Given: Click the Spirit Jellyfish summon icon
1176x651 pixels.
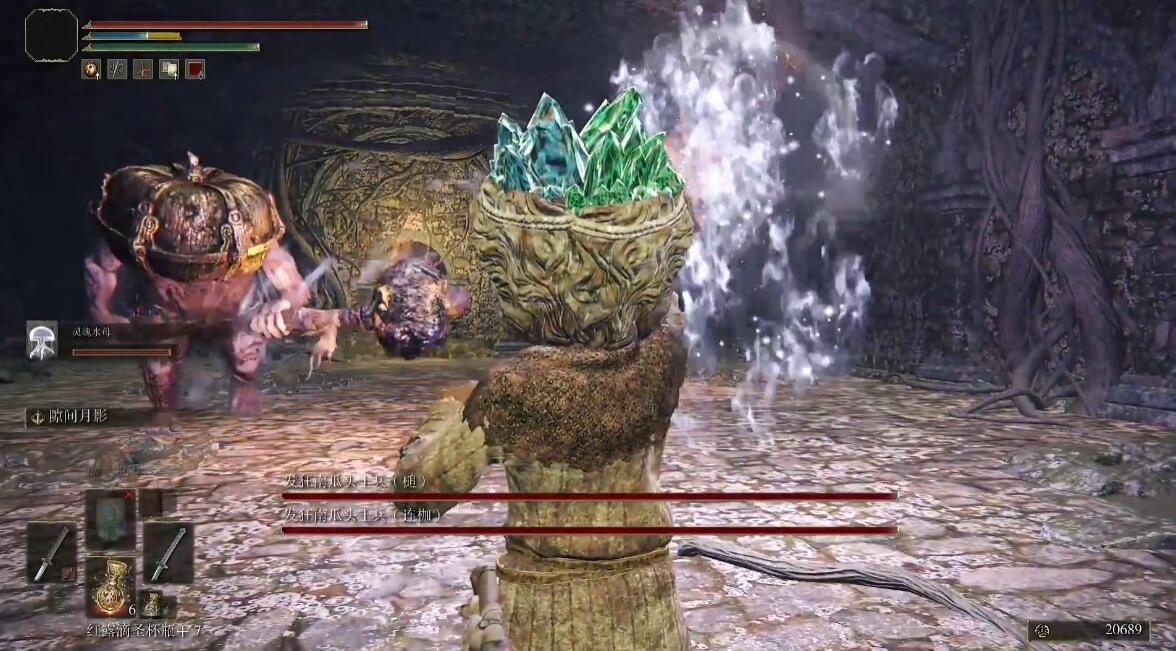Looking at the screenshot, I should point(42,340).
